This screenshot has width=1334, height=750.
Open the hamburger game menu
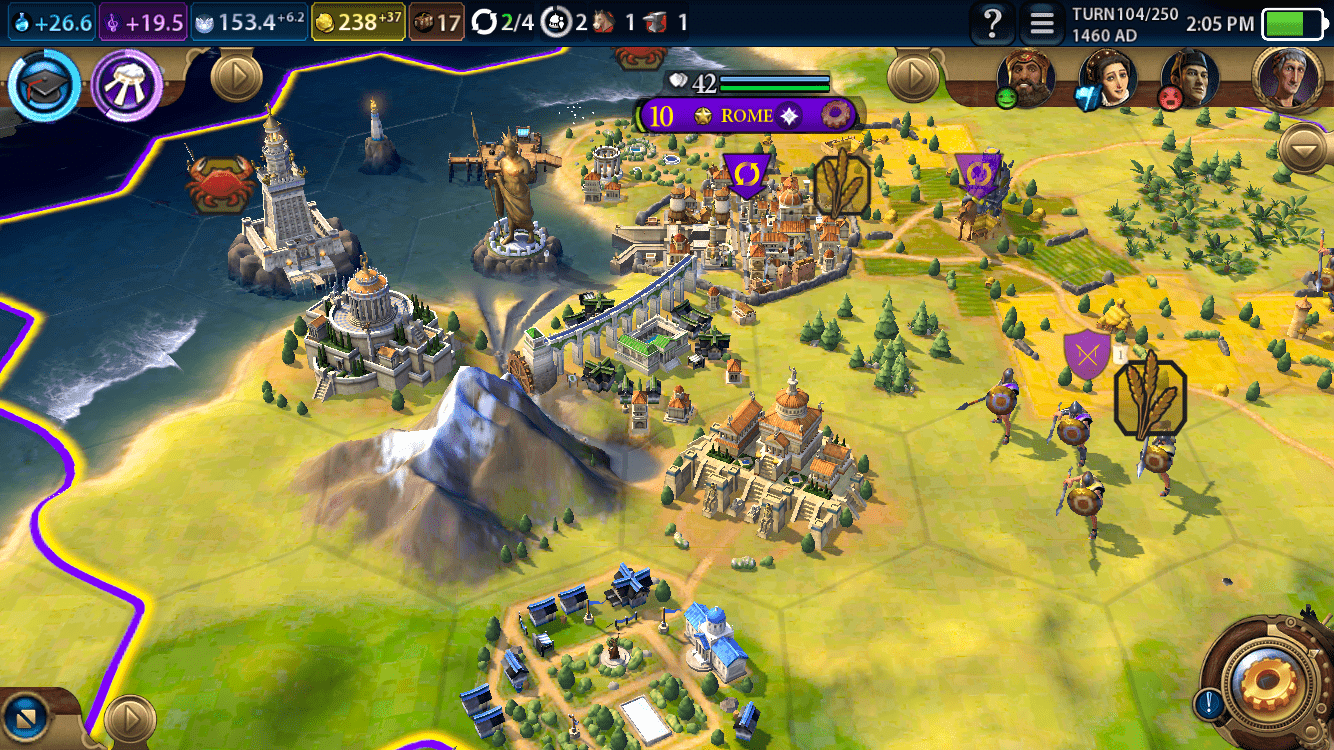[1042, 24]
